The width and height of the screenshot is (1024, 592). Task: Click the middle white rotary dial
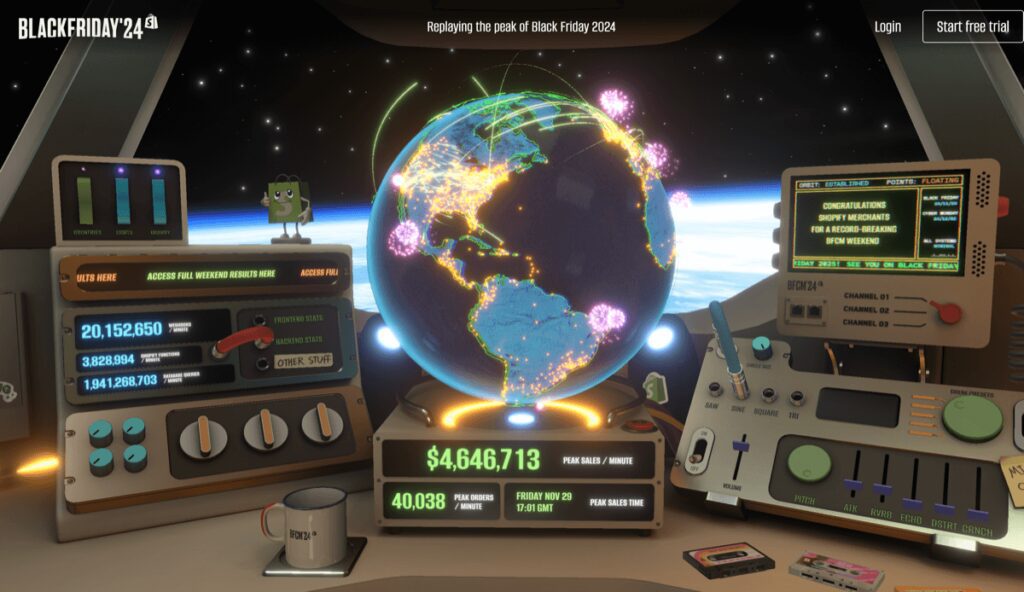click(x=265, y=429)
